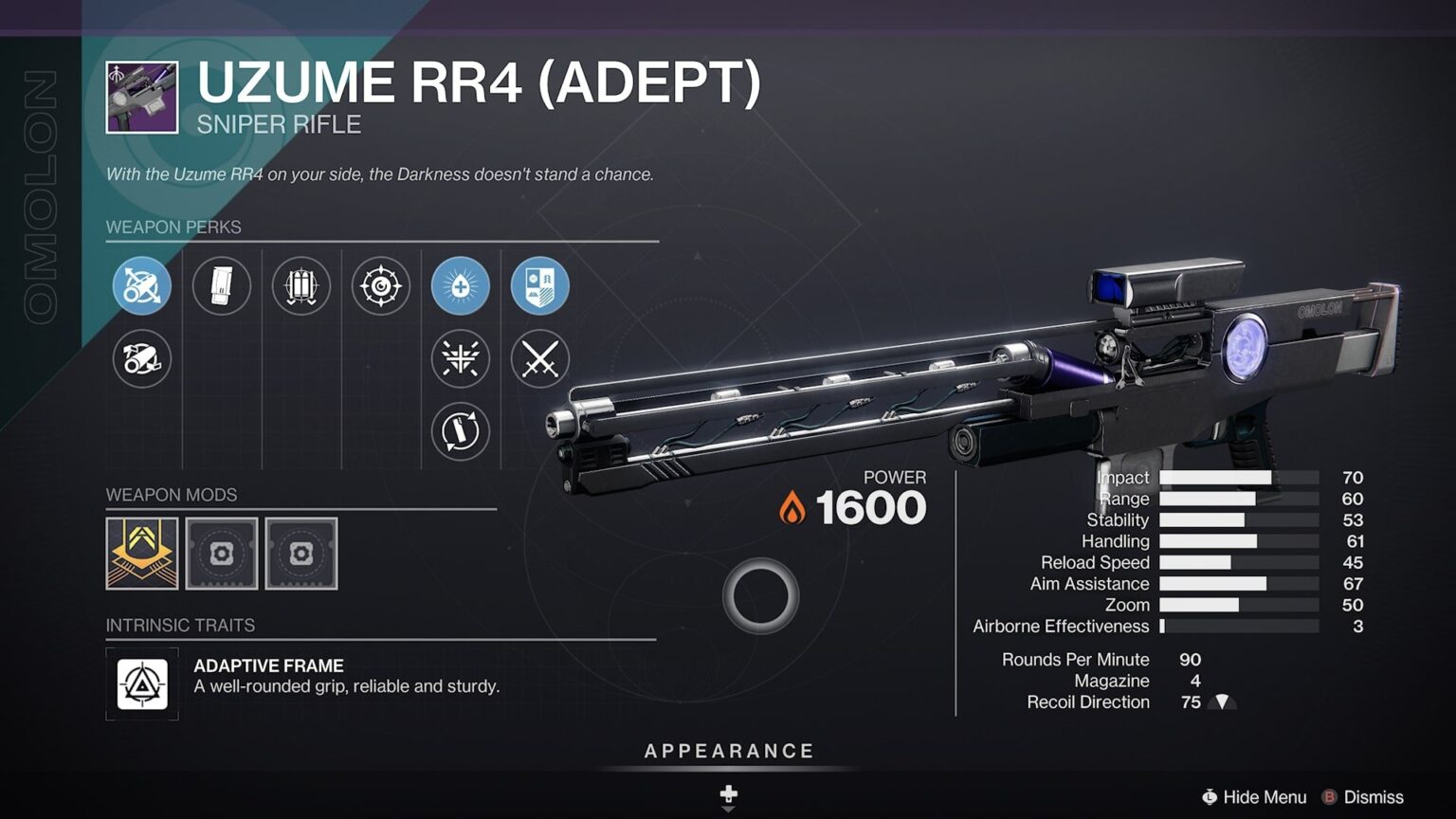Select the Heal Clip droplet perk icon
Image resolution: width=1456 pixels, height=819 pixels.
click(460, 285)
